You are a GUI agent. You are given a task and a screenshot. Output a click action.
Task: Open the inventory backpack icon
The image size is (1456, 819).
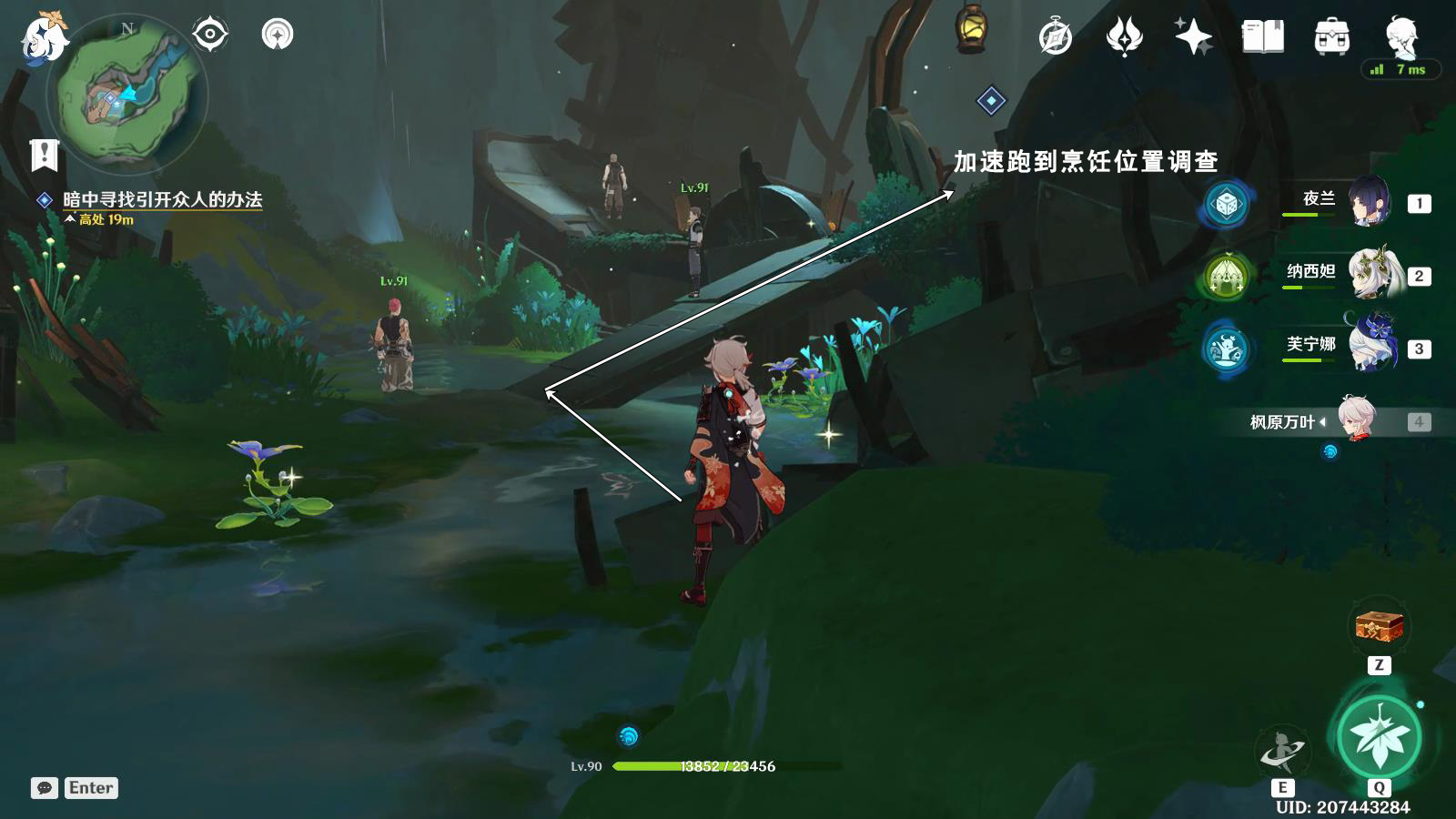tap(1331, 37)
